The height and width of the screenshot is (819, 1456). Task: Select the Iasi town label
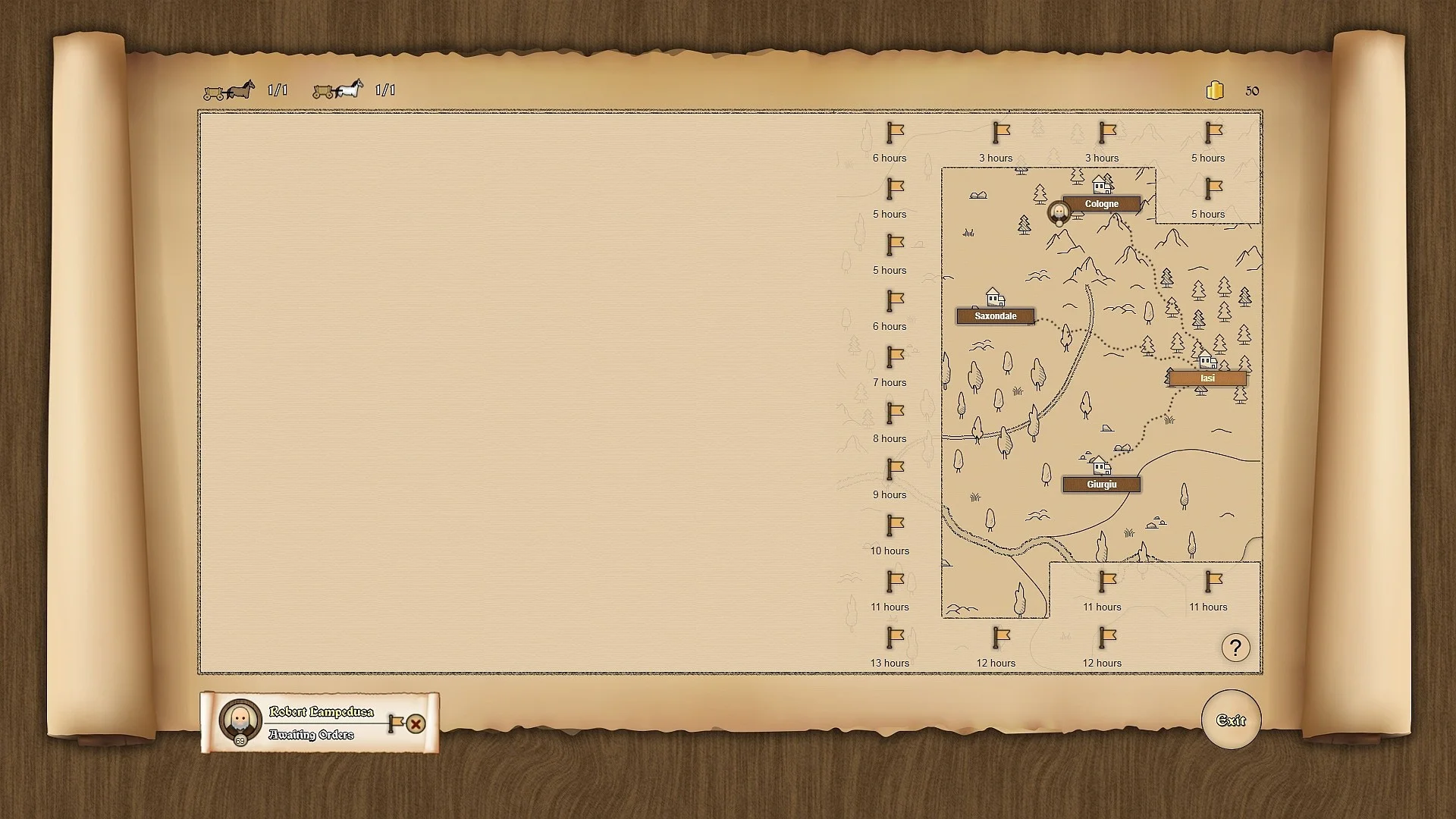point(1207,378)
